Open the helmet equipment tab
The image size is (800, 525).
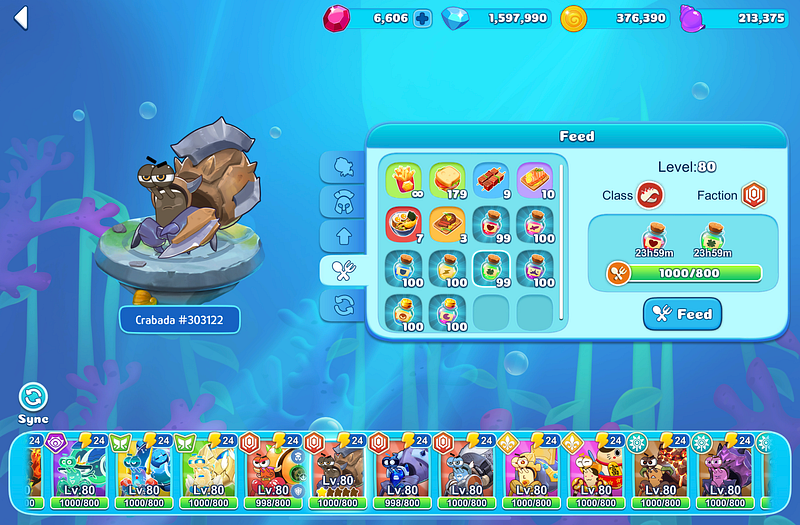pyautogui.click(x=343, y=202)
